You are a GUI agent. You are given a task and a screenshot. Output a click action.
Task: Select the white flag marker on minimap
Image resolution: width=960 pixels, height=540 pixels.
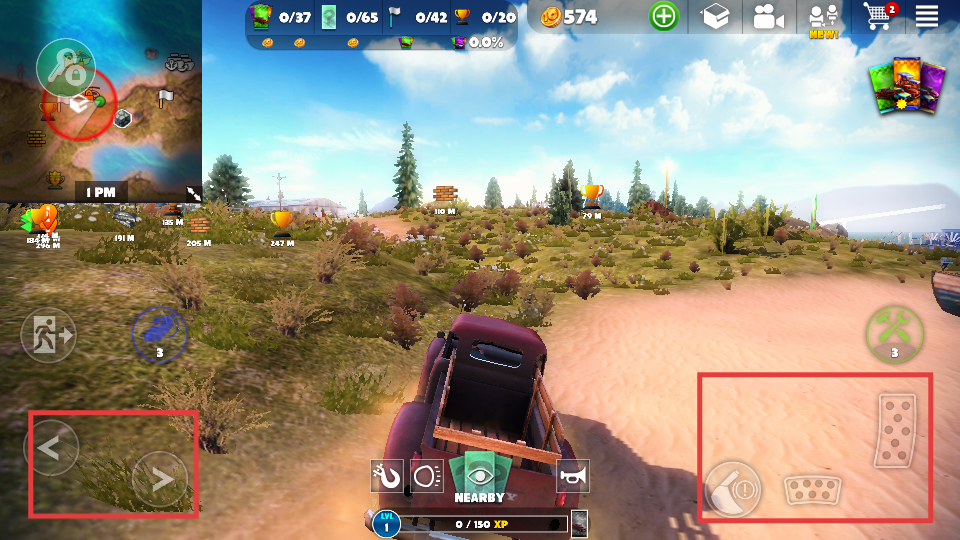[165, 97]
